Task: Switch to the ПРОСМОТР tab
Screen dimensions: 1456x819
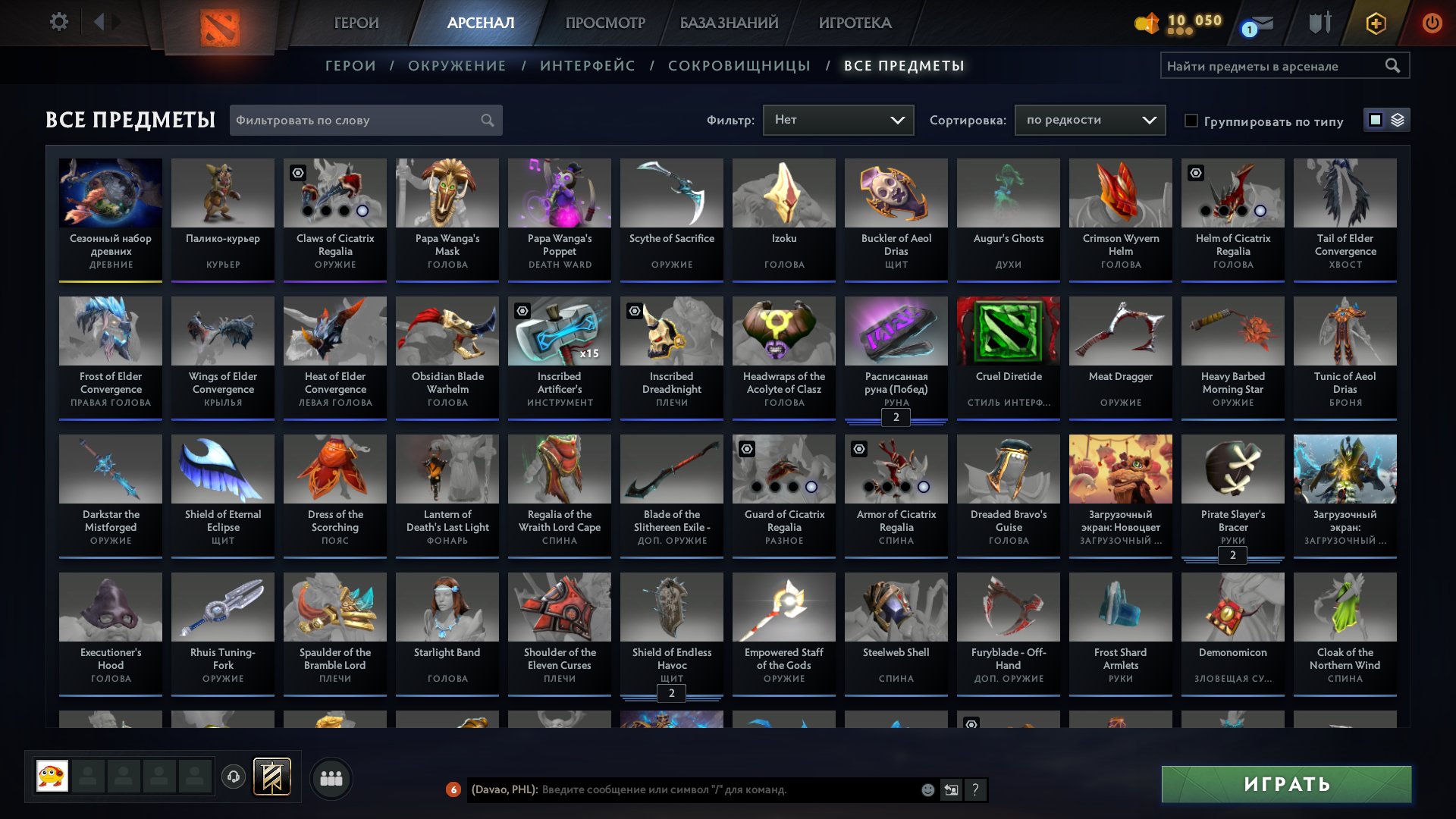Action: (x=604, y=23)
